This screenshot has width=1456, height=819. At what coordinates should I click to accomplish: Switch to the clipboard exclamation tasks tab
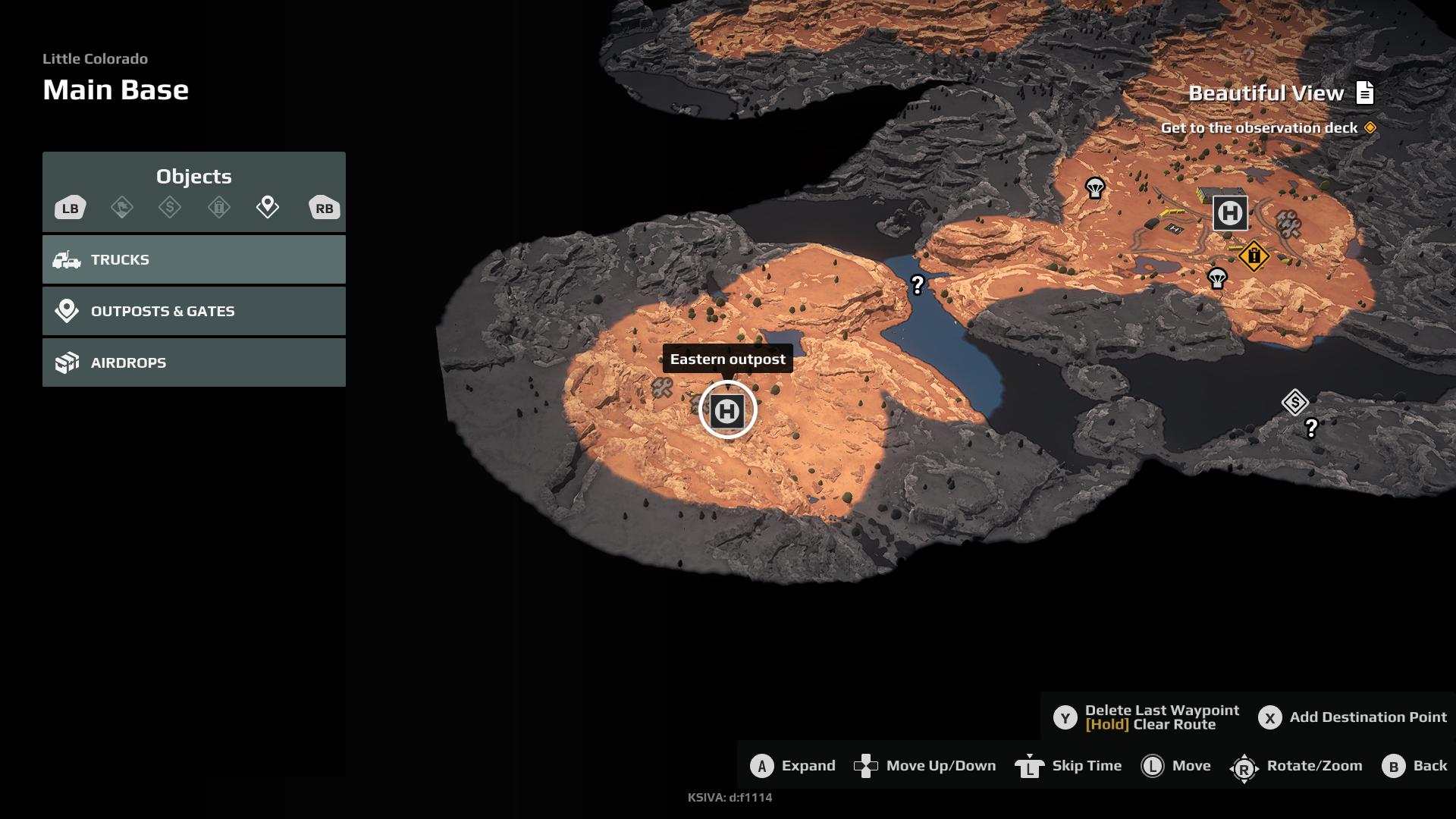point(219,207)
